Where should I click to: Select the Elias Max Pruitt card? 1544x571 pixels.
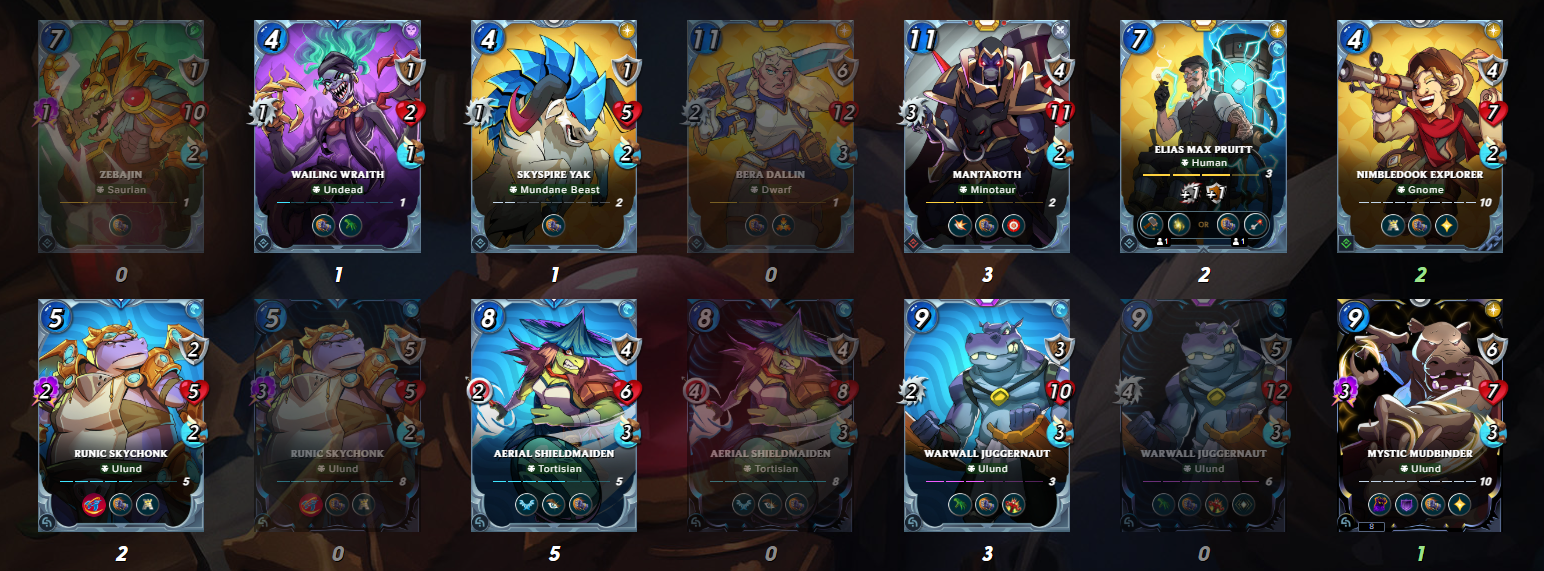pyautogui.click(x=1204, y=136)
